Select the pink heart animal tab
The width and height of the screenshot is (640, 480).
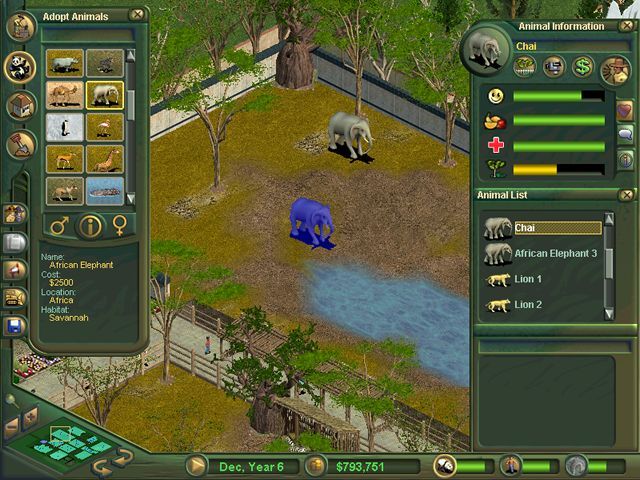click(626, 109)
